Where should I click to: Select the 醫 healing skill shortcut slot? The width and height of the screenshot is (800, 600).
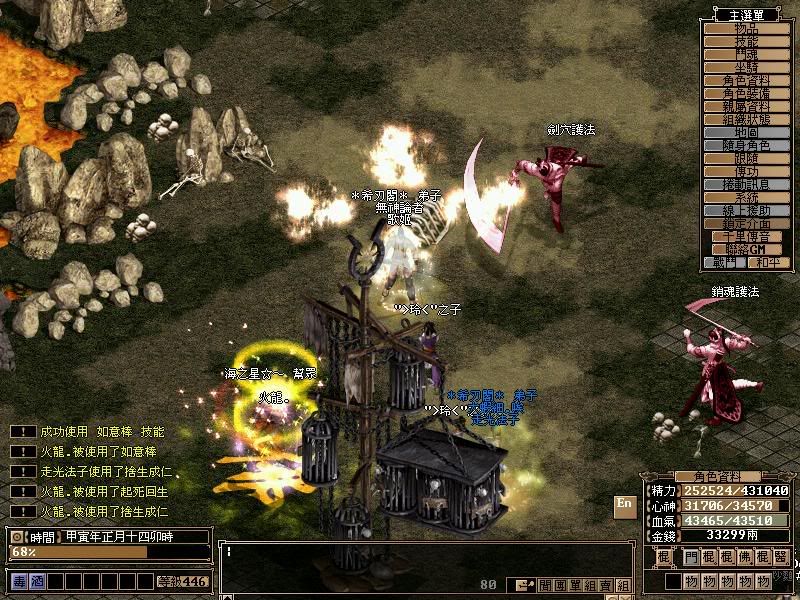tap(780, 557)
